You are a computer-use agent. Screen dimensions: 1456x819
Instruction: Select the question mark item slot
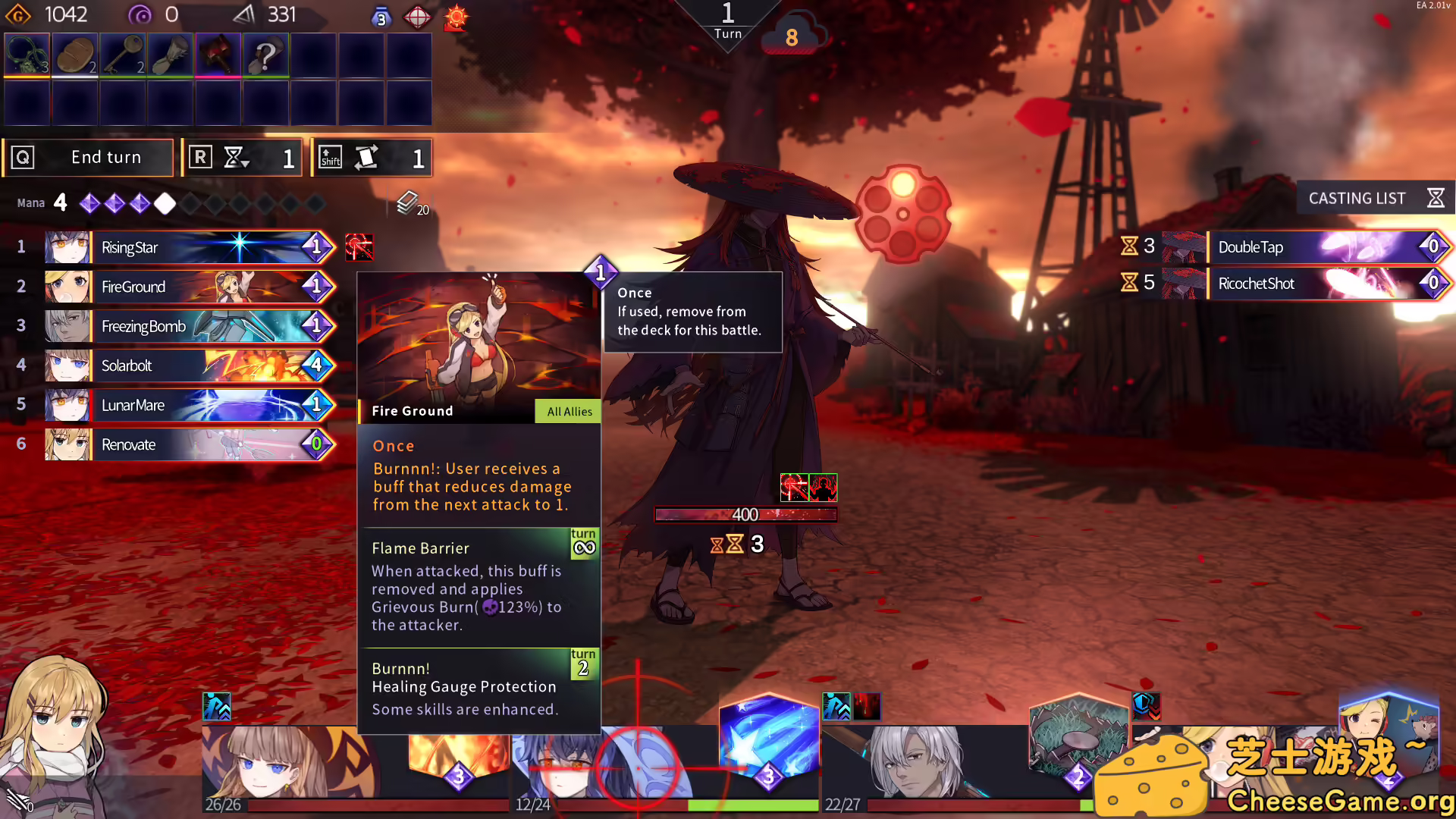[265, 55]
